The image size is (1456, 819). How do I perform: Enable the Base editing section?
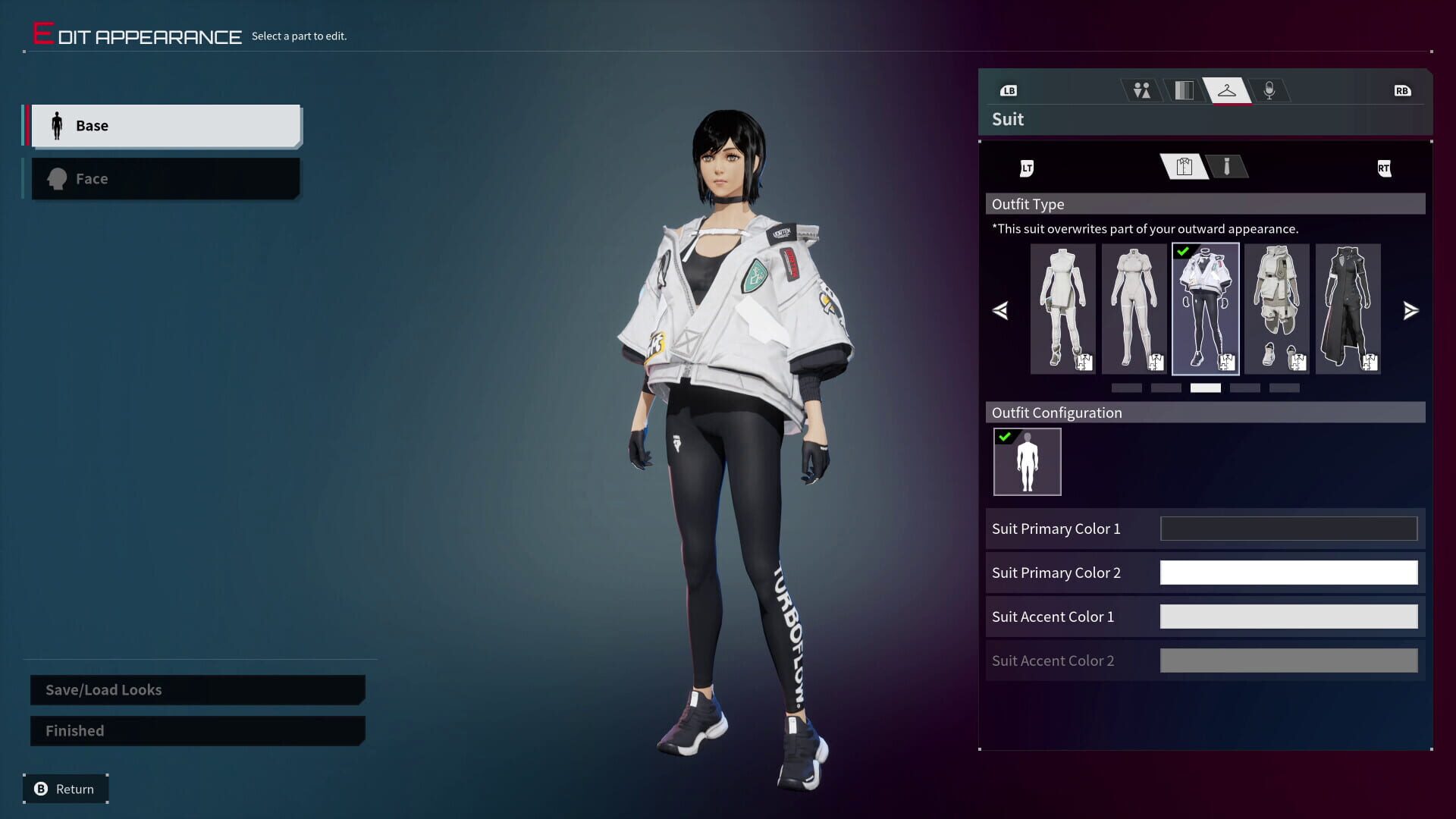coord(165,125)
